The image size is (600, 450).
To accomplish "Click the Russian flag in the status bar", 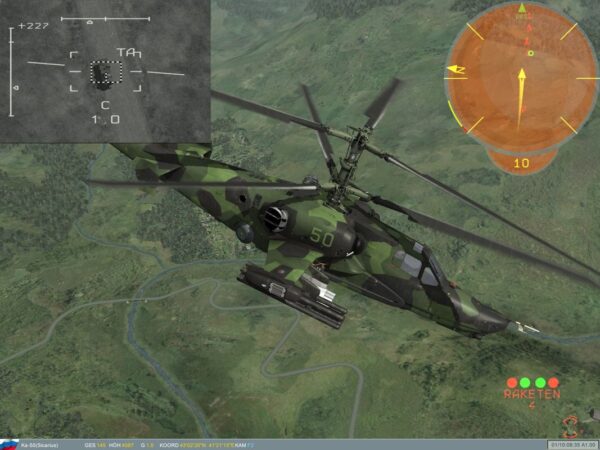I will [9, 444].
